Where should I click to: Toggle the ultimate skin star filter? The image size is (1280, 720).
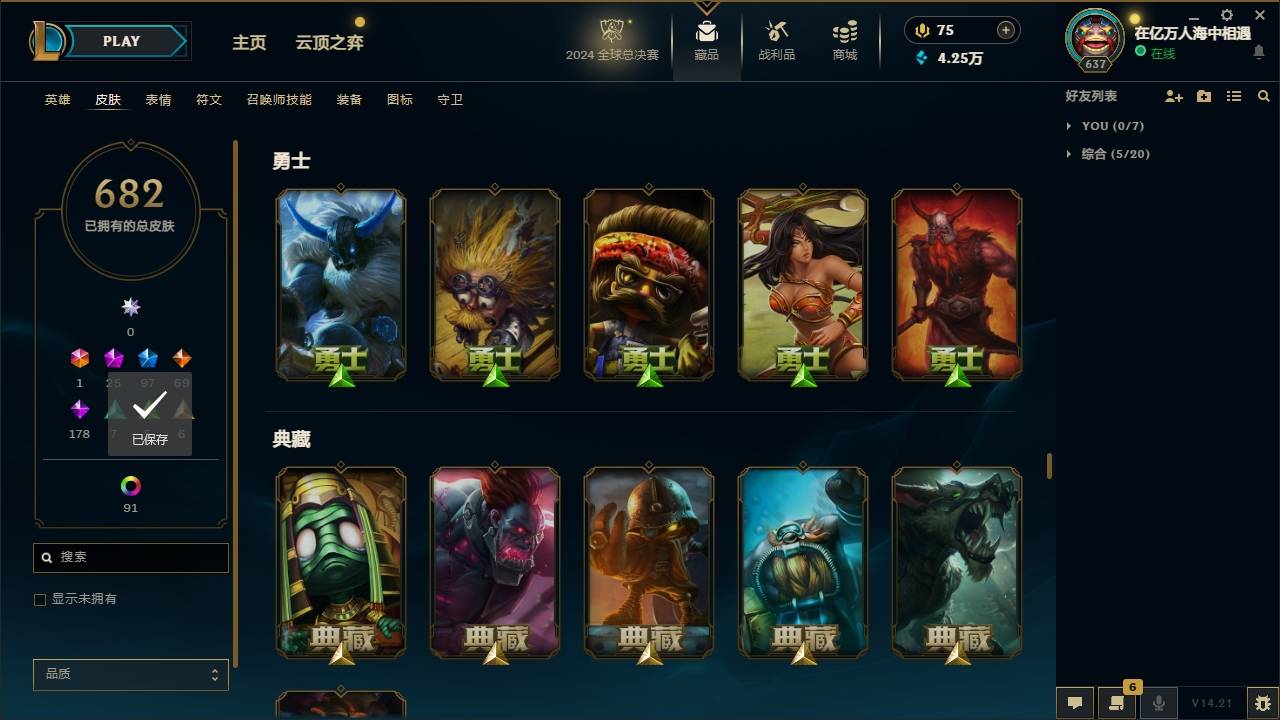(130, 307)
